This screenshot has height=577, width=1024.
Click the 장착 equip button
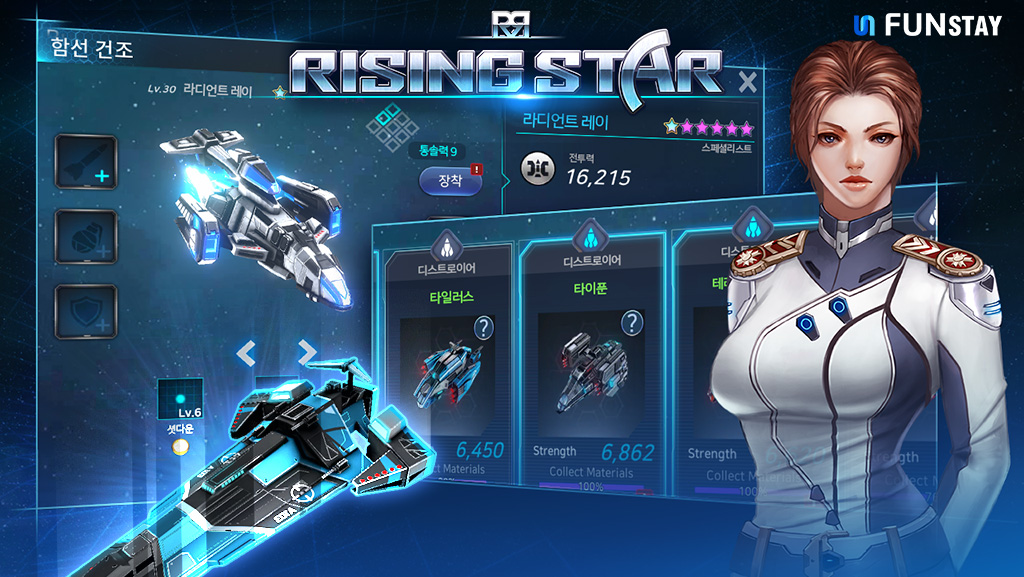[450, 181]
